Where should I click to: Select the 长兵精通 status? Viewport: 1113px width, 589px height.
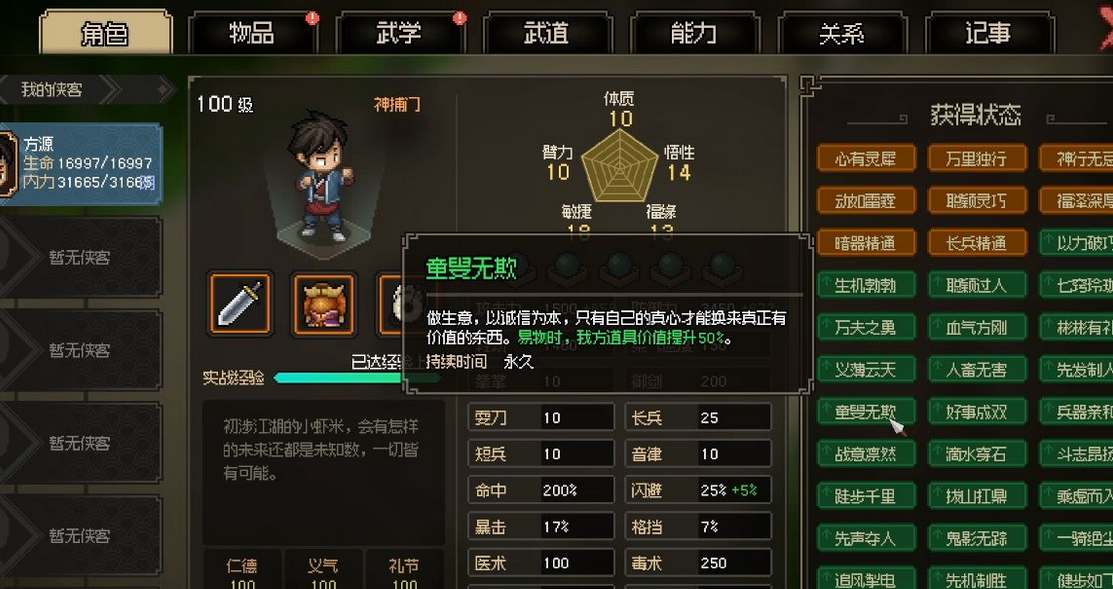[976, 243]
